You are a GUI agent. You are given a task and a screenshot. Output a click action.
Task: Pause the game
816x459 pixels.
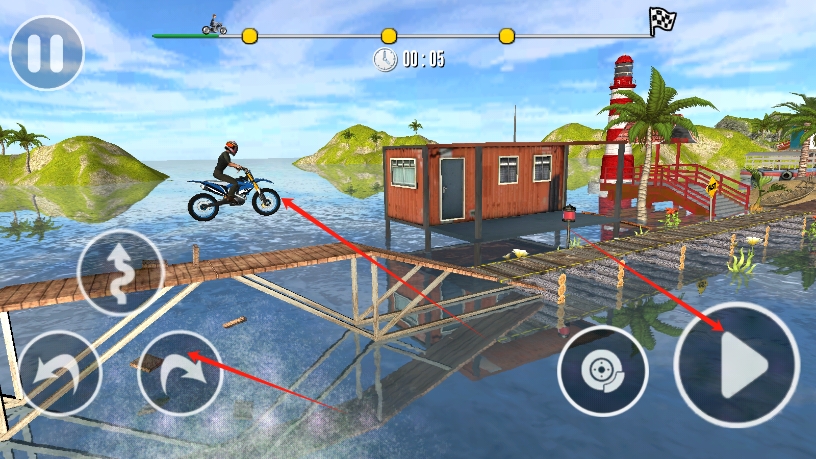46,53
